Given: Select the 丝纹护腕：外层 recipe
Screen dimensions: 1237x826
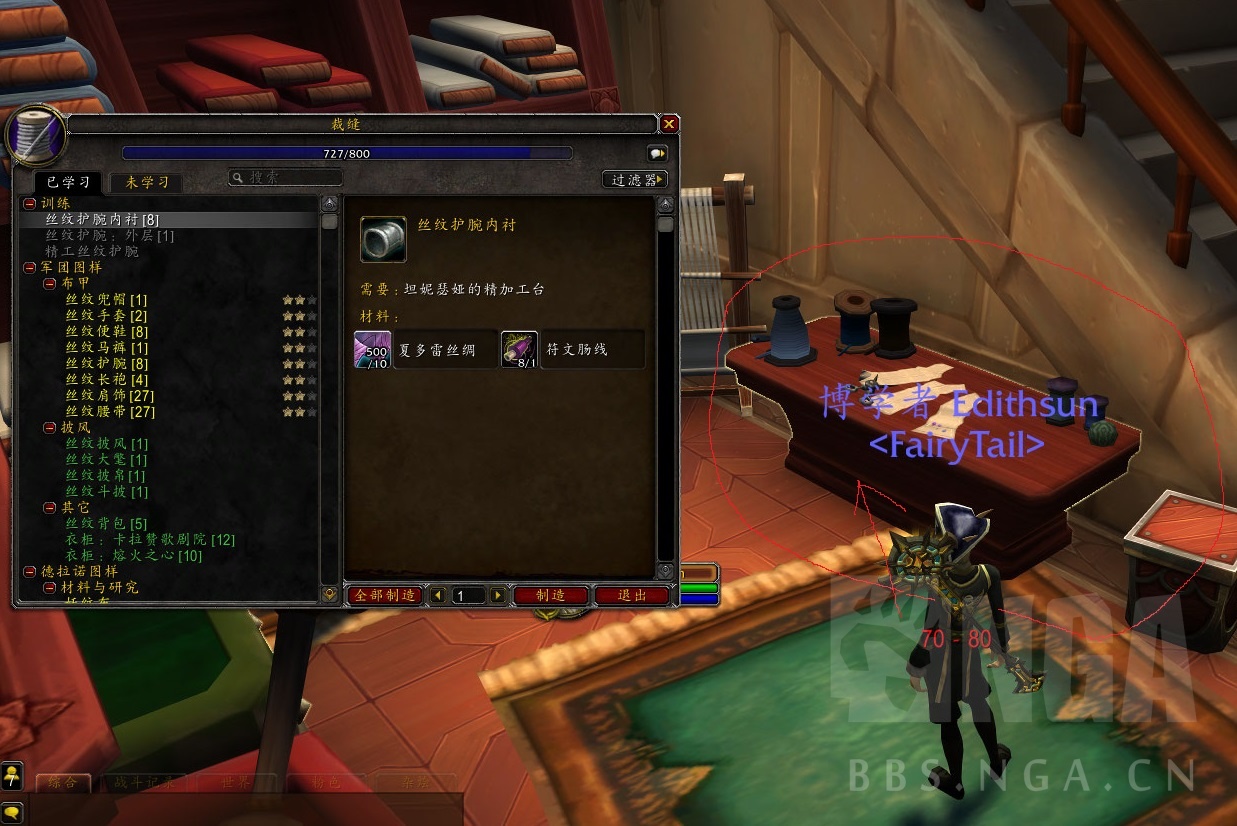Looking at the screenshot, I should click(x=110, y=235).
